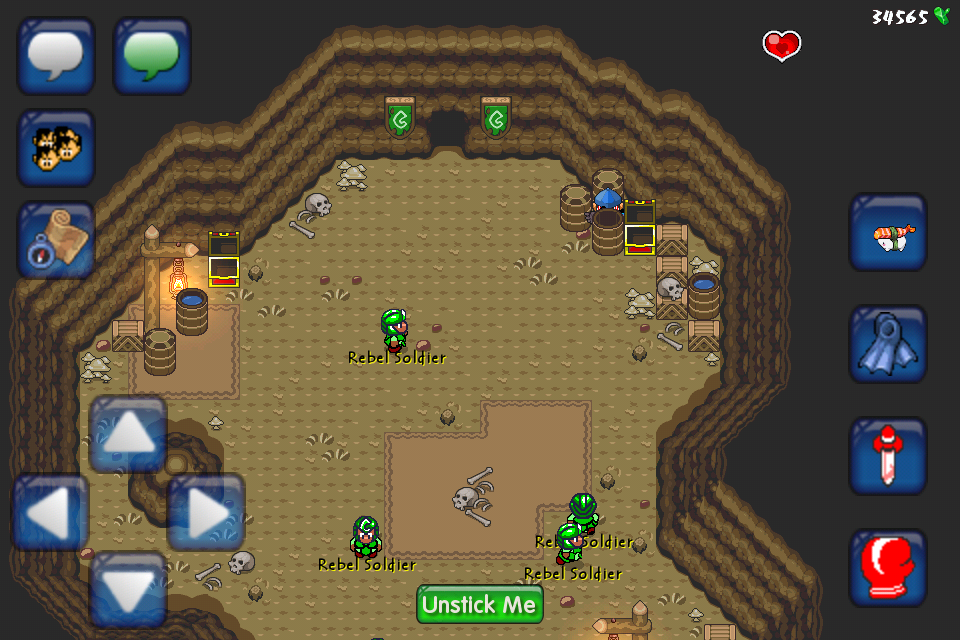Open the players list faces icon

click(56, 148)
